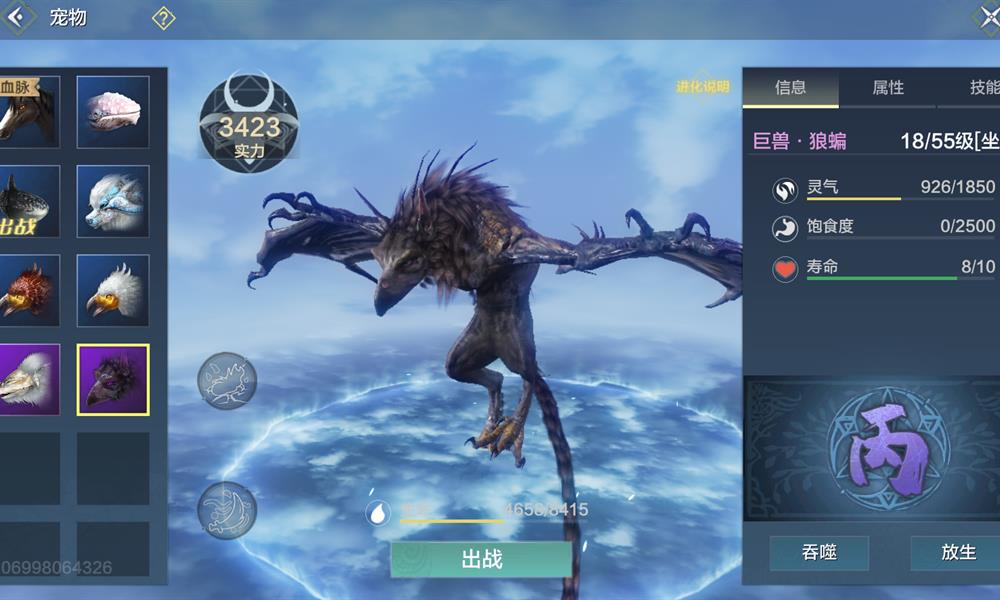
Task: Select the 信息 info tab
Action: (791, 88)
